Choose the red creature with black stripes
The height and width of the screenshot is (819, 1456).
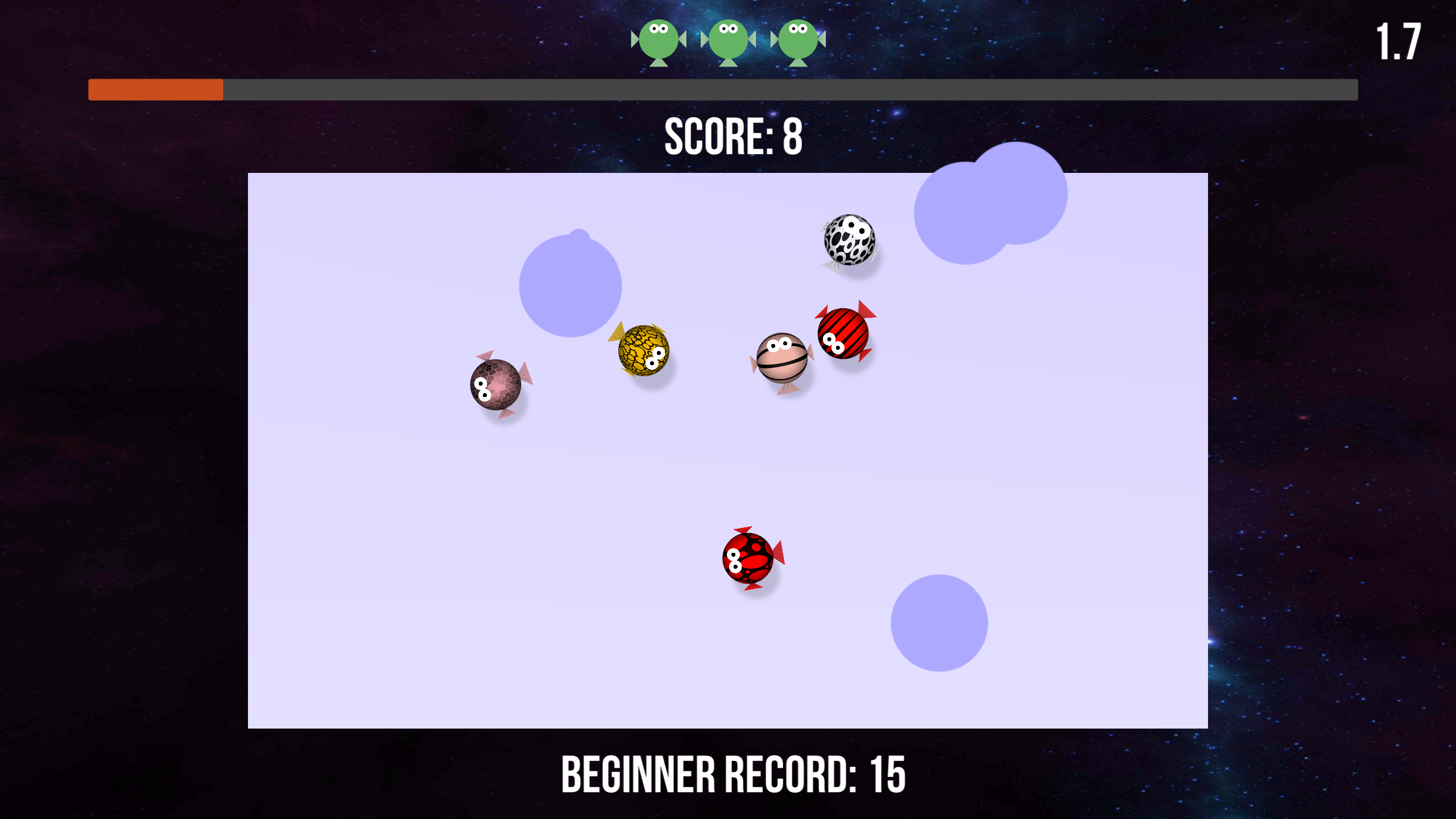click(843, 333)
